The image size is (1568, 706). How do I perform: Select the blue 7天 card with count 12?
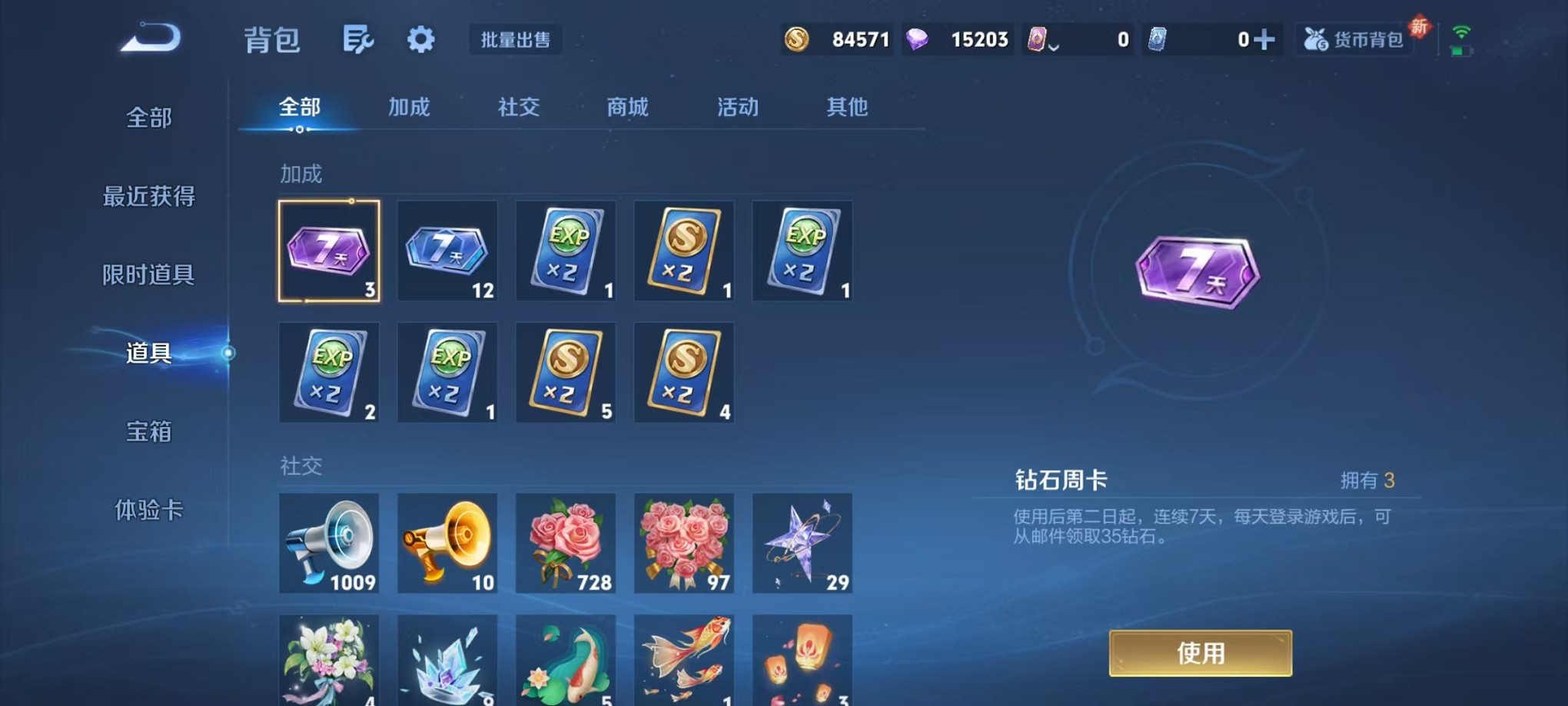pos(447,250)
